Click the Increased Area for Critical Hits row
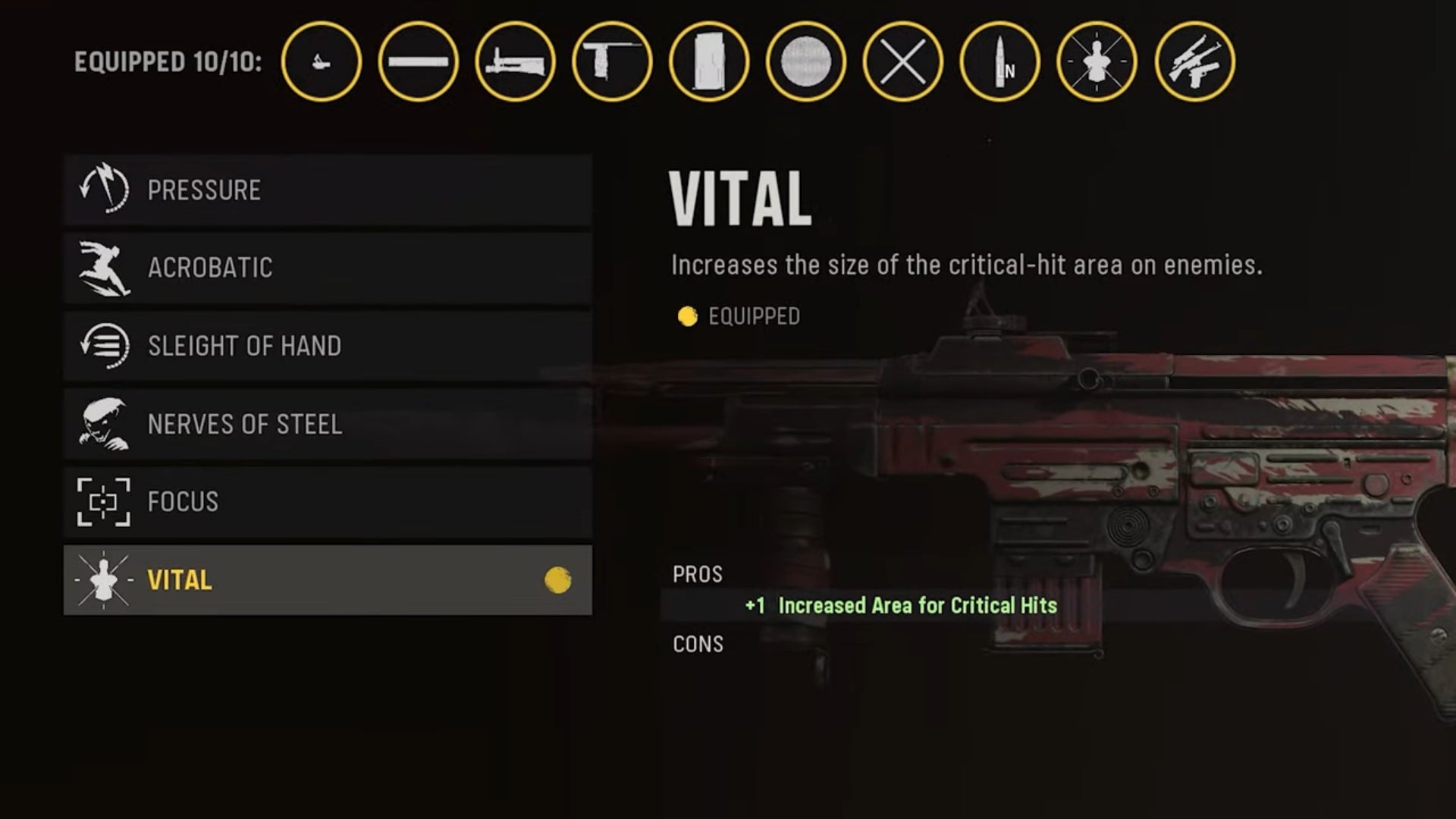 click(x=901, y=606)
